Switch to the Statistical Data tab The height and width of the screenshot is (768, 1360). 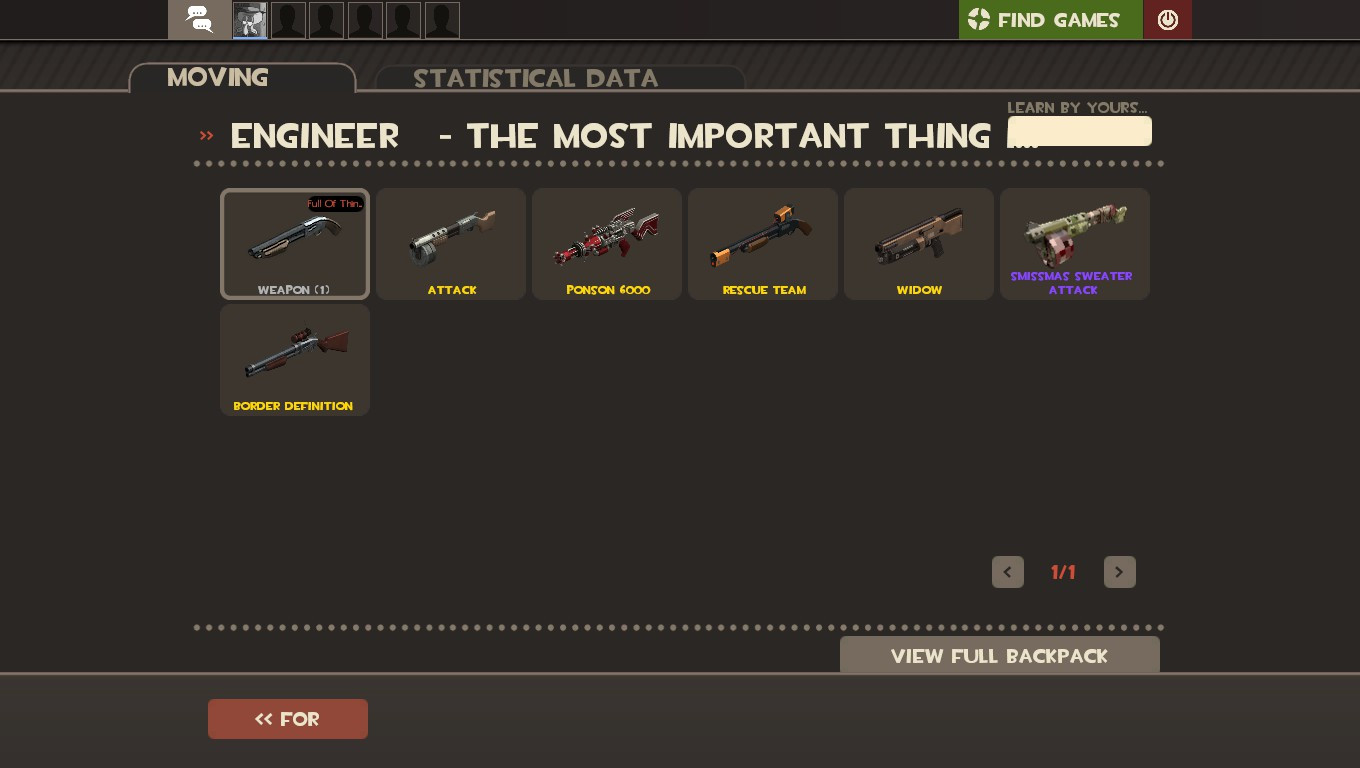pos(537,78)
